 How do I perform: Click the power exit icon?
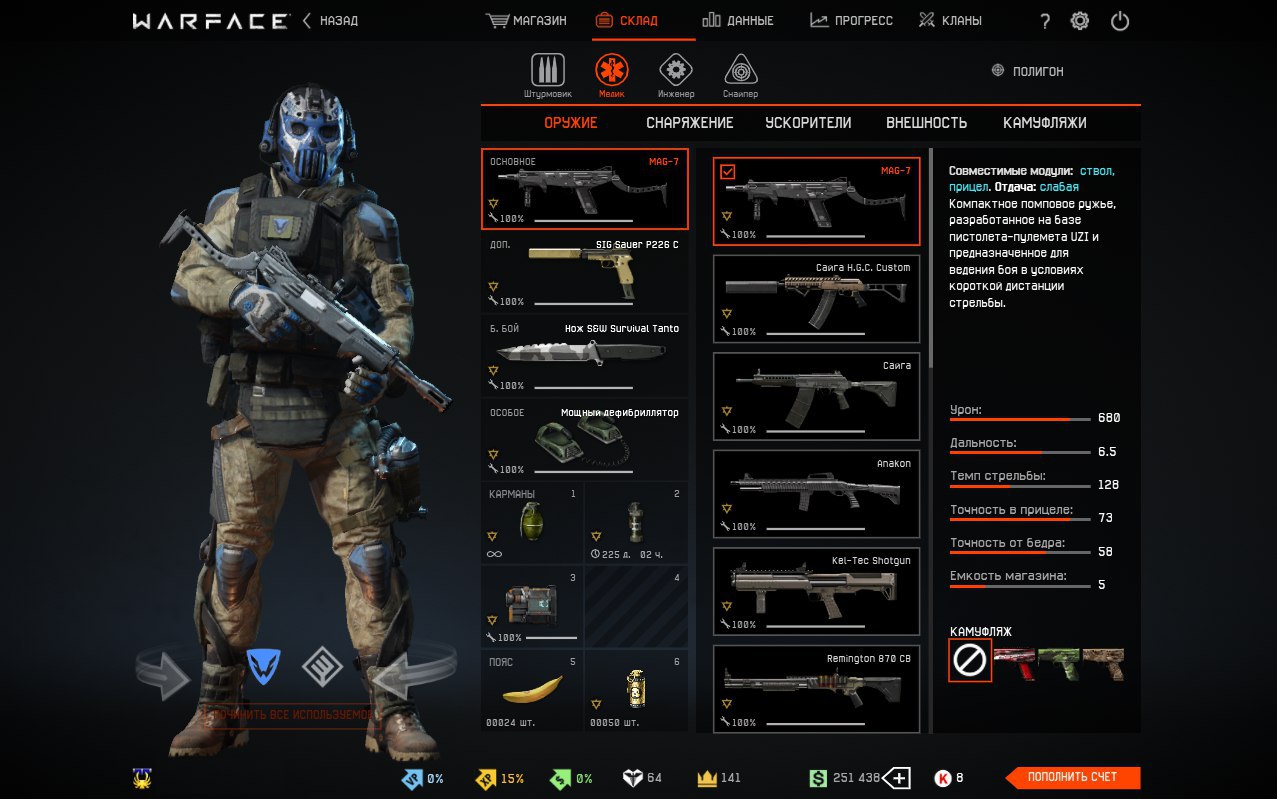[1120, 21]
